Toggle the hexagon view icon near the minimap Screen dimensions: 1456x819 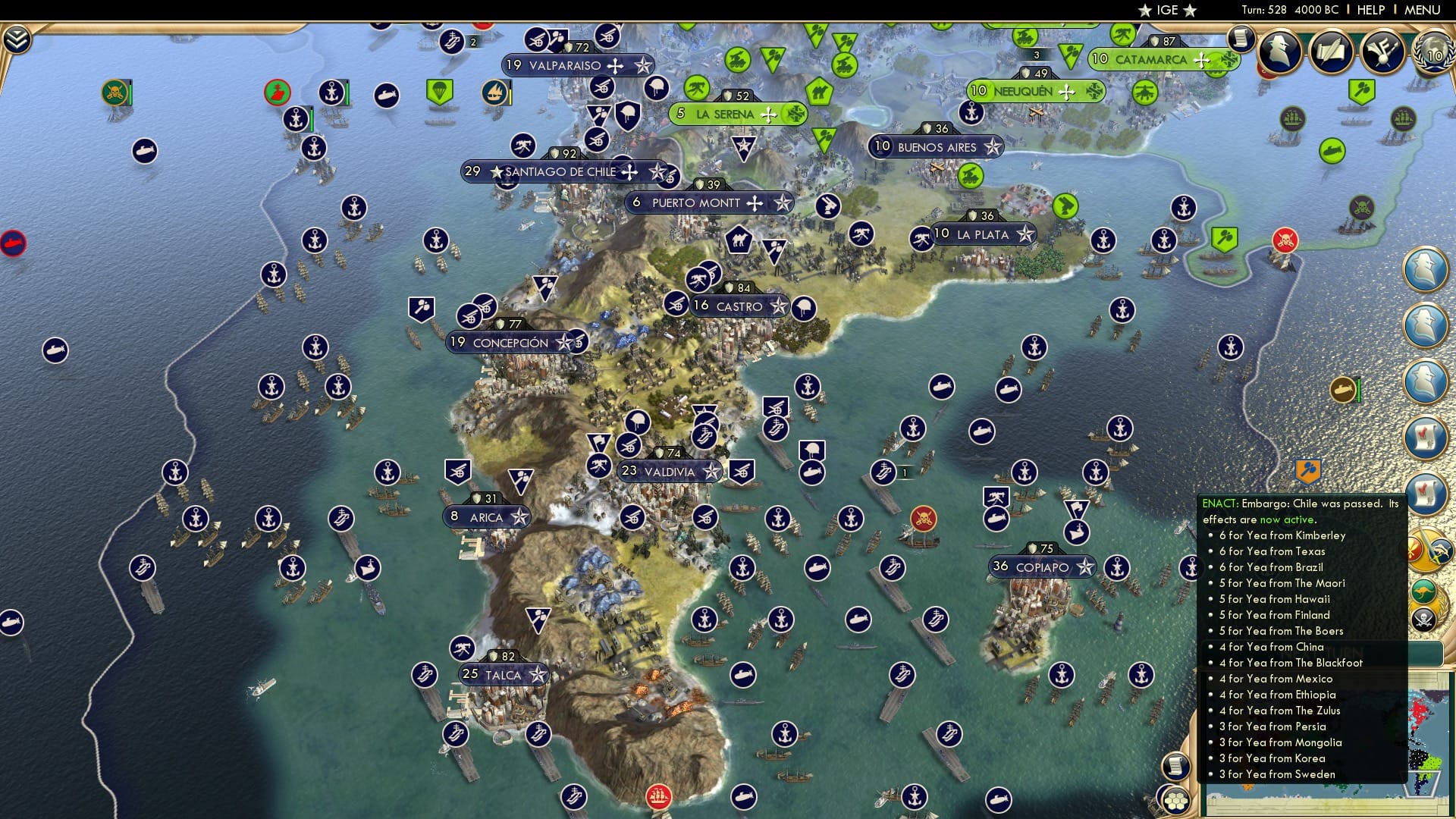coord(1178,802)
